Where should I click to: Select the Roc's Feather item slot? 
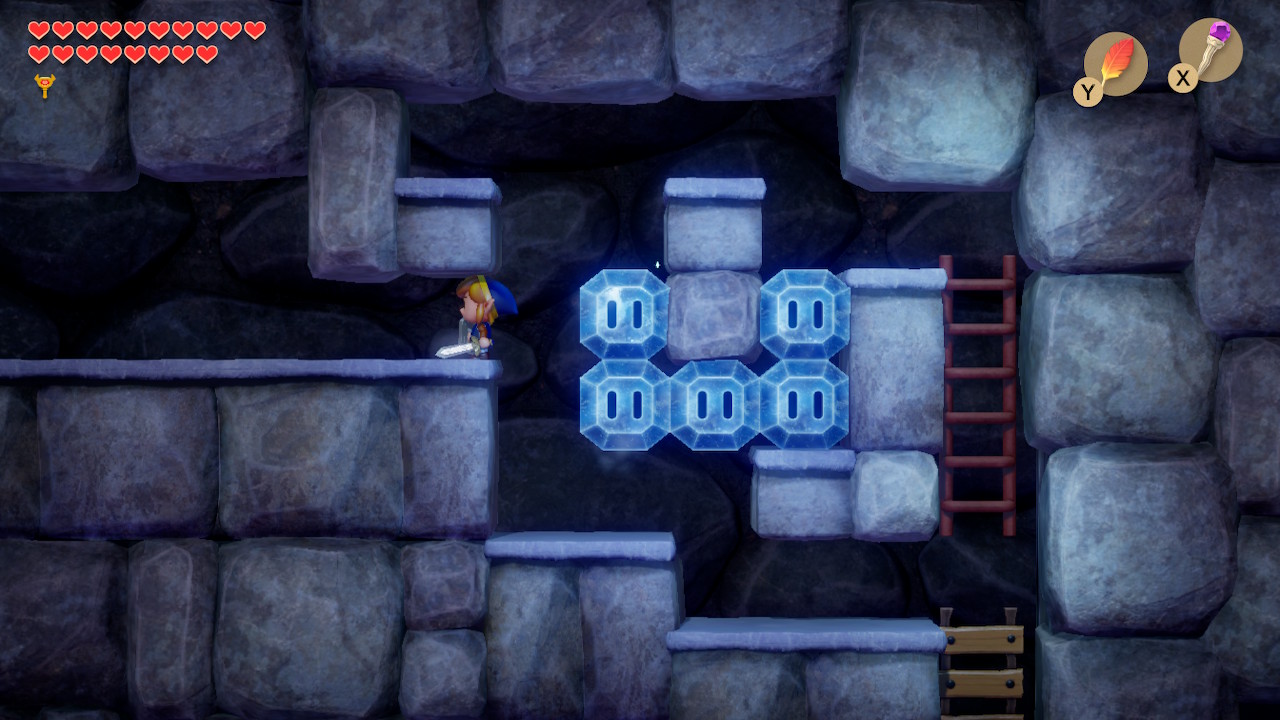[1115, 64]
